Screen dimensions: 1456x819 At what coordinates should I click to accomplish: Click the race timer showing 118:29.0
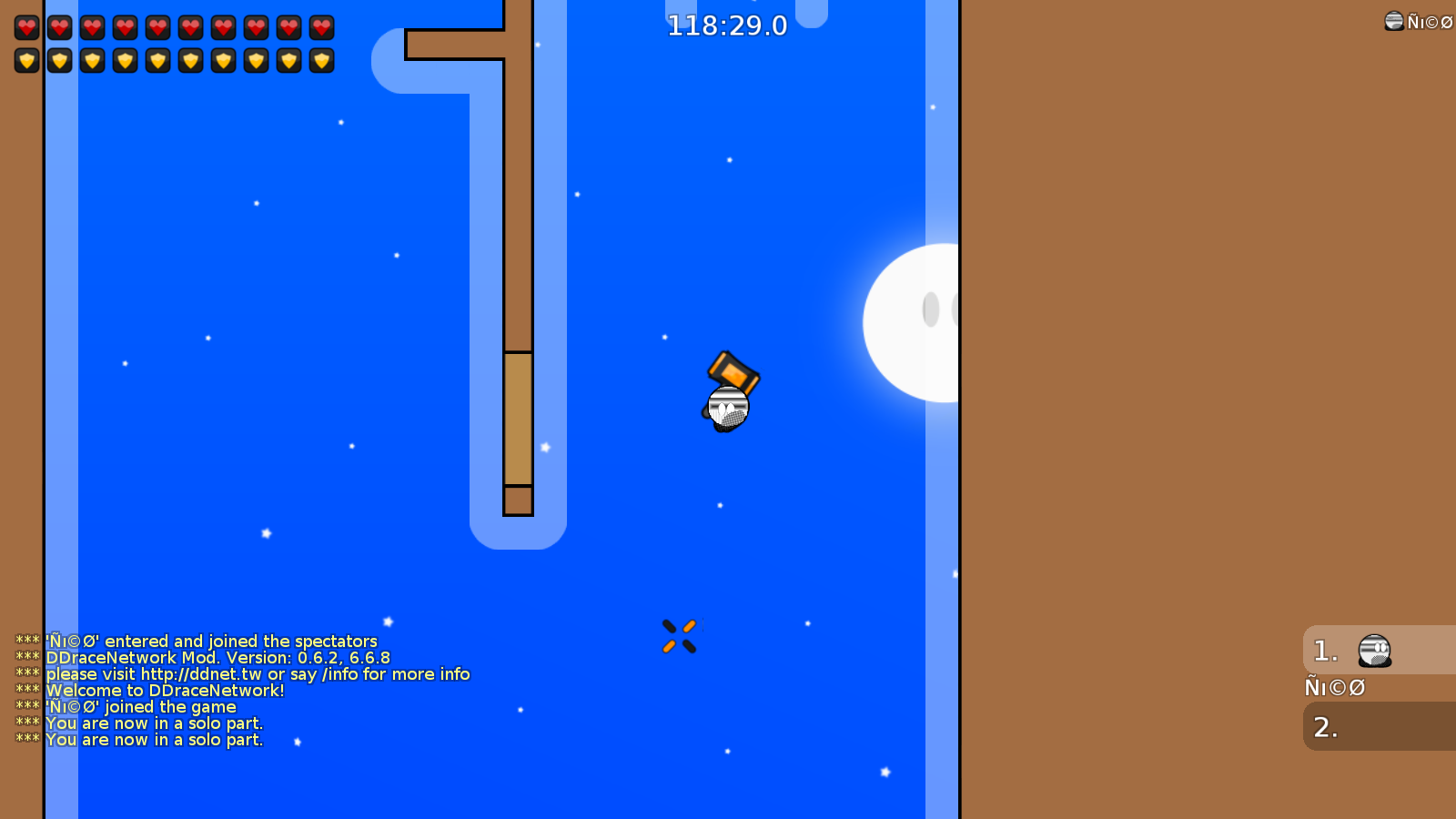pyautogui.click(x=727, y=25)
